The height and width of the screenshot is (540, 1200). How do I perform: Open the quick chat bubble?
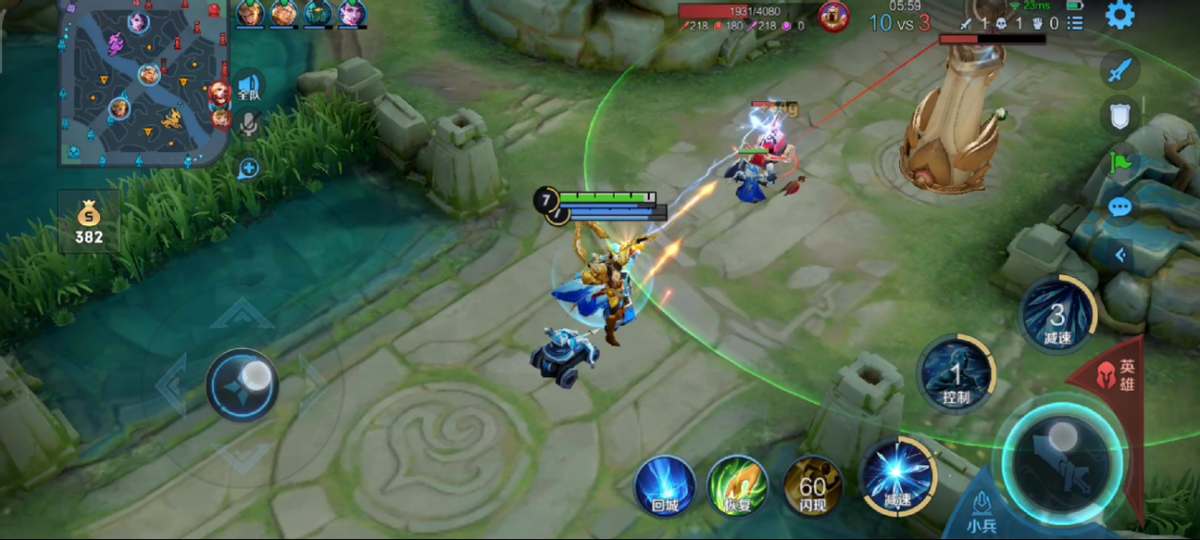(1121, 207)
